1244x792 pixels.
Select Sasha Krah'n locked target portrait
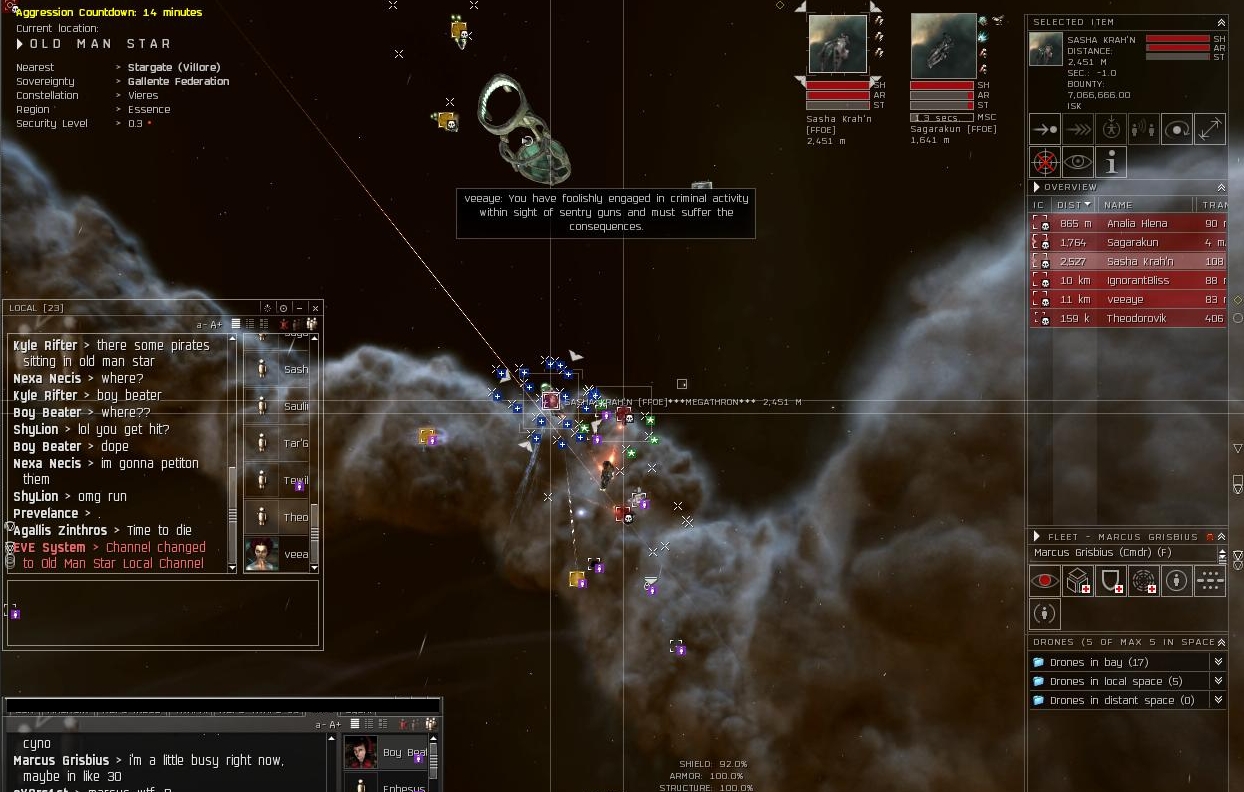coord(838,44)
